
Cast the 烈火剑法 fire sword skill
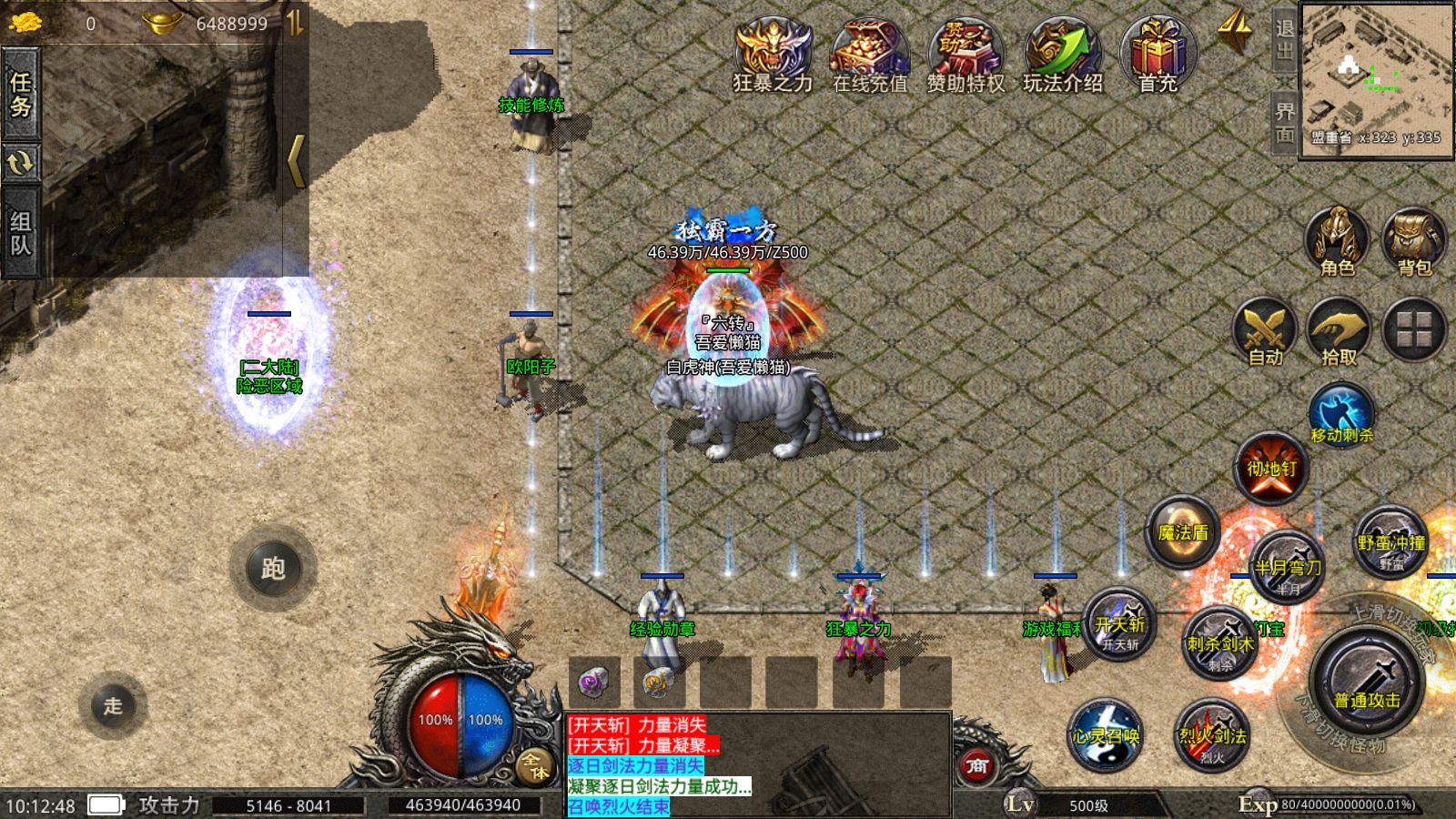(1212, 735)
